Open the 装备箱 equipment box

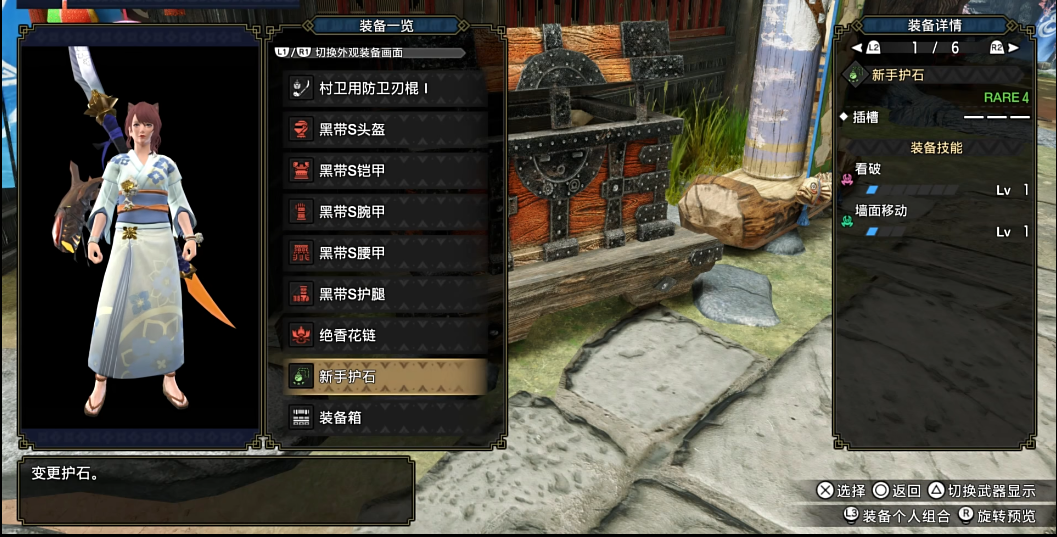pyautogui.click(x=385, y=417)
